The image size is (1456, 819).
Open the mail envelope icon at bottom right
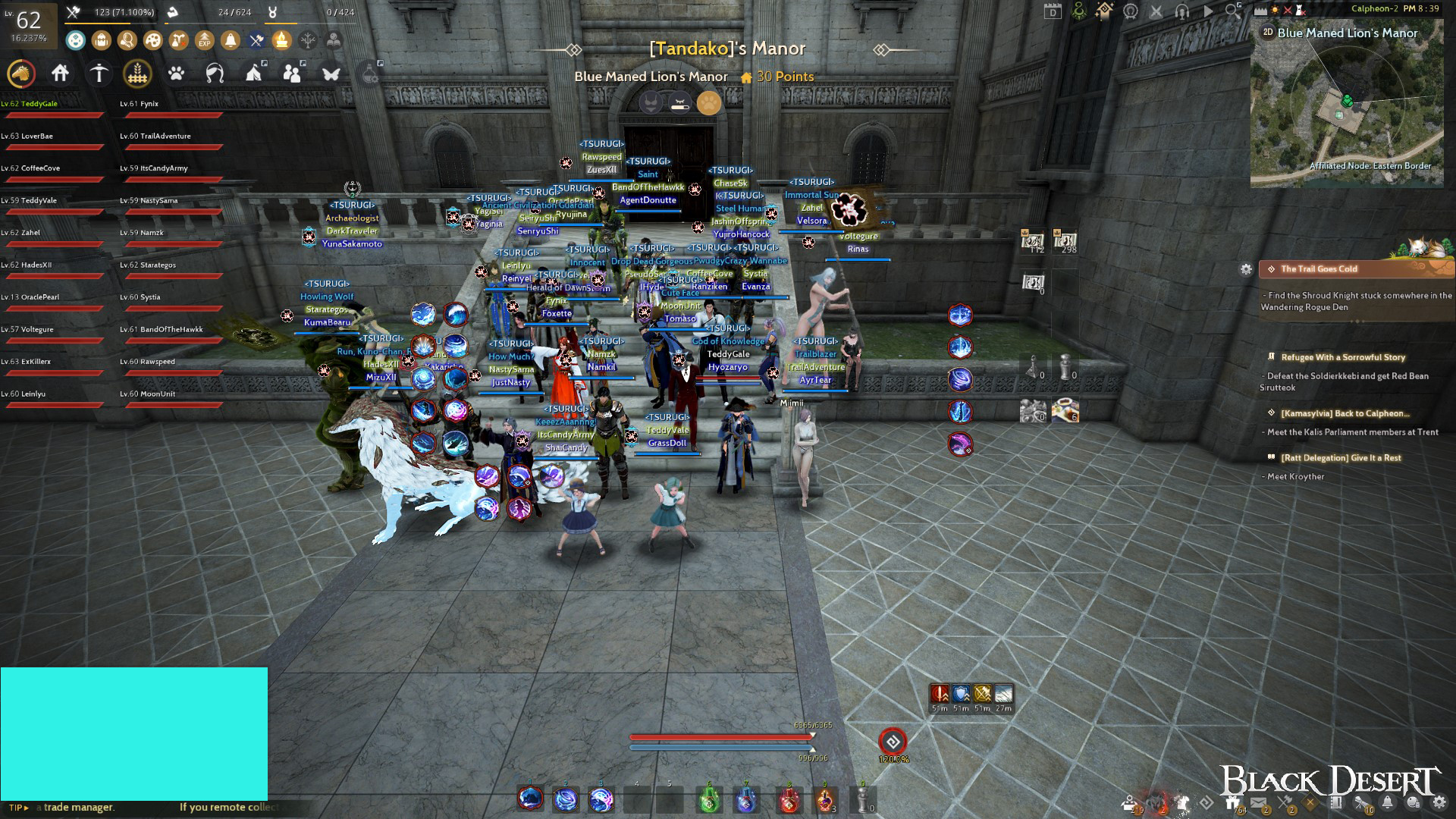click(x=1259, y=802)
